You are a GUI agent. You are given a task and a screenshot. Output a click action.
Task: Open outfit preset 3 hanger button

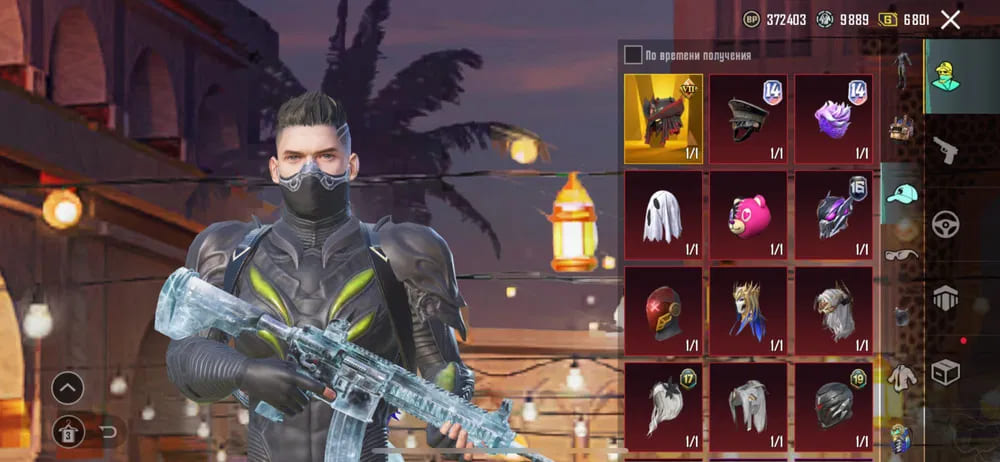(68, 431)
